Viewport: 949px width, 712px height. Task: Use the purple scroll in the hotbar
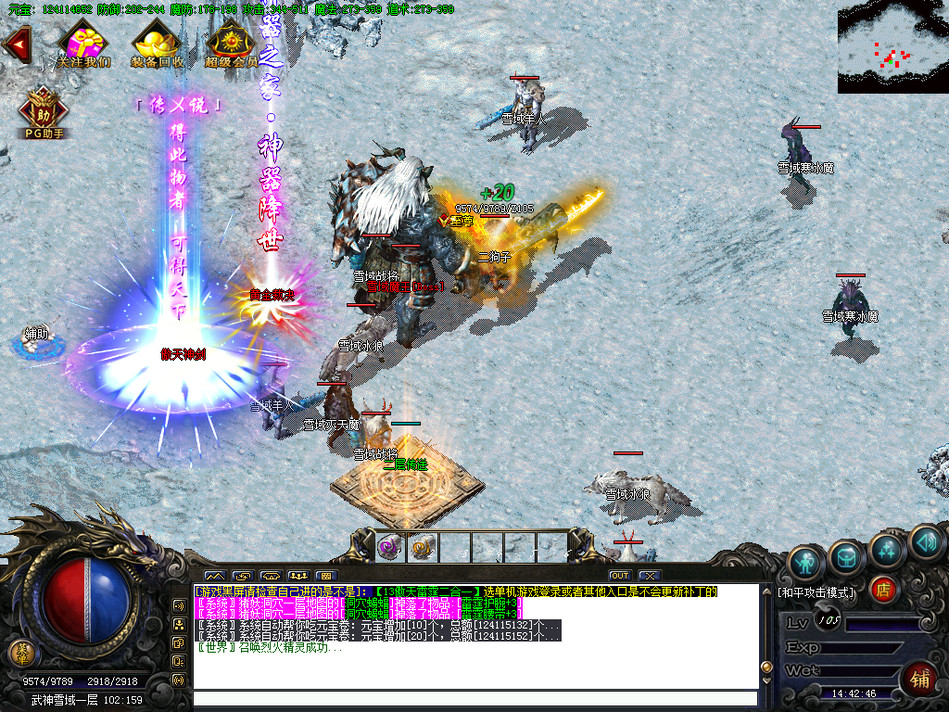point(390,547)
